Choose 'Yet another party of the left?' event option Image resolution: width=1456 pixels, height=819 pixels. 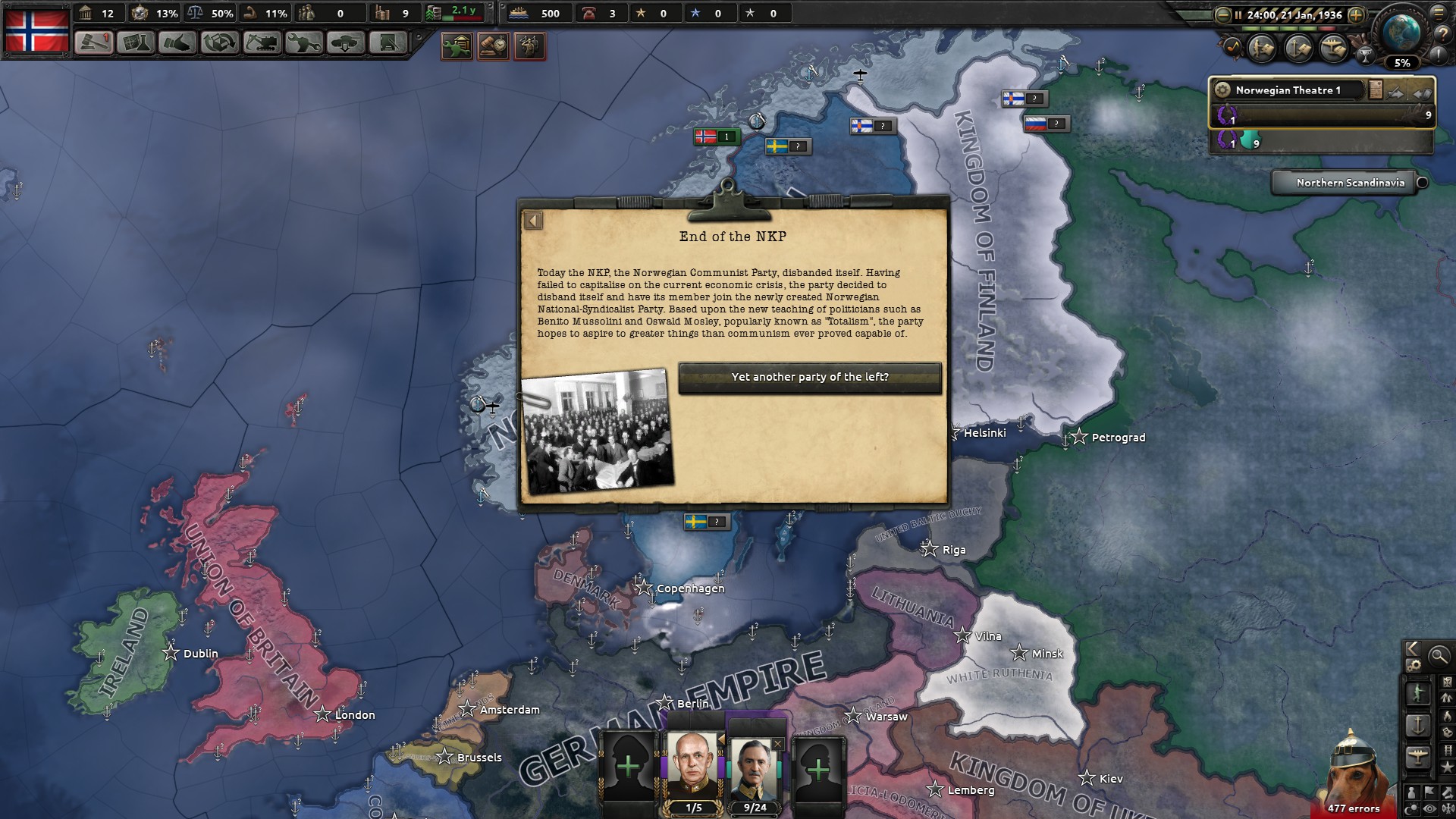click(810, 377)
